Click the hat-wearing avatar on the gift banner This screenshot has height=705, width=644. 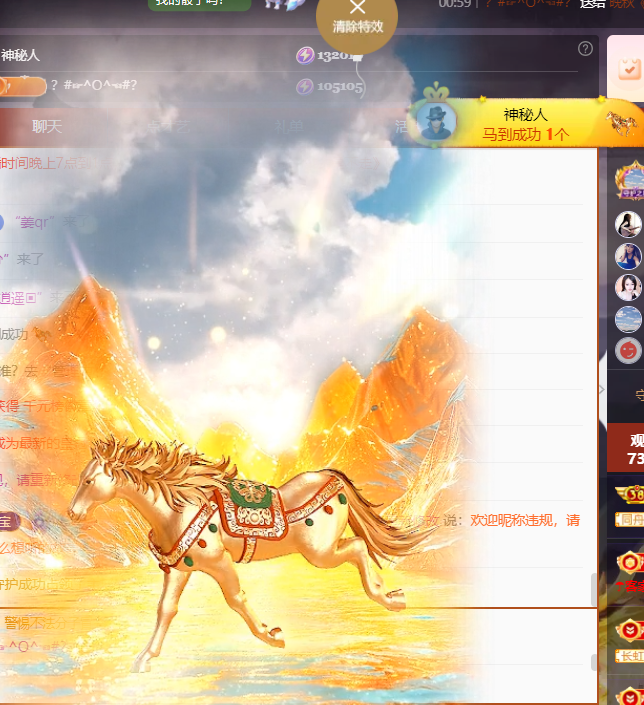435,122
